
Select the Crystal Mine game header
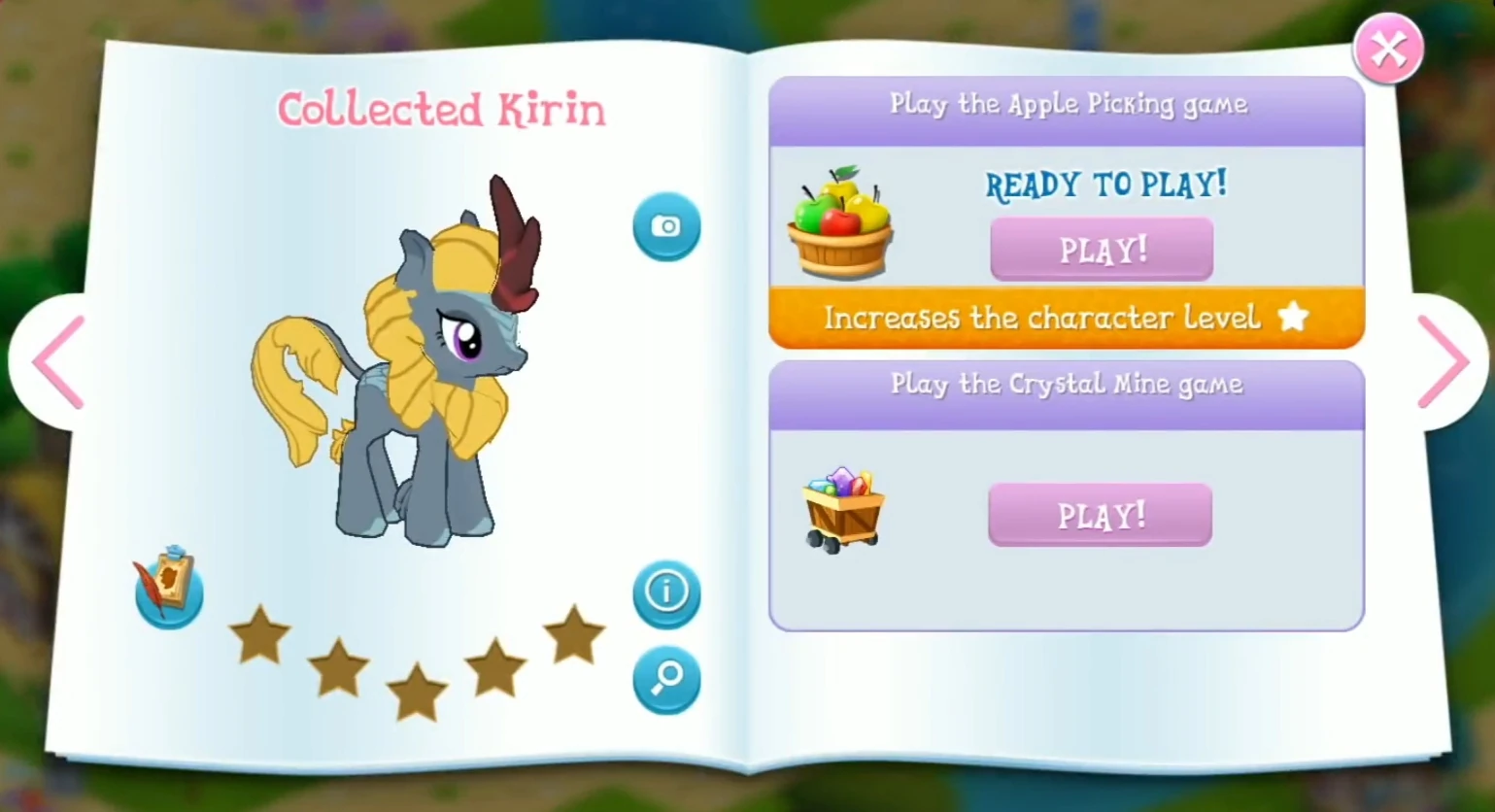coord(1066,385)
